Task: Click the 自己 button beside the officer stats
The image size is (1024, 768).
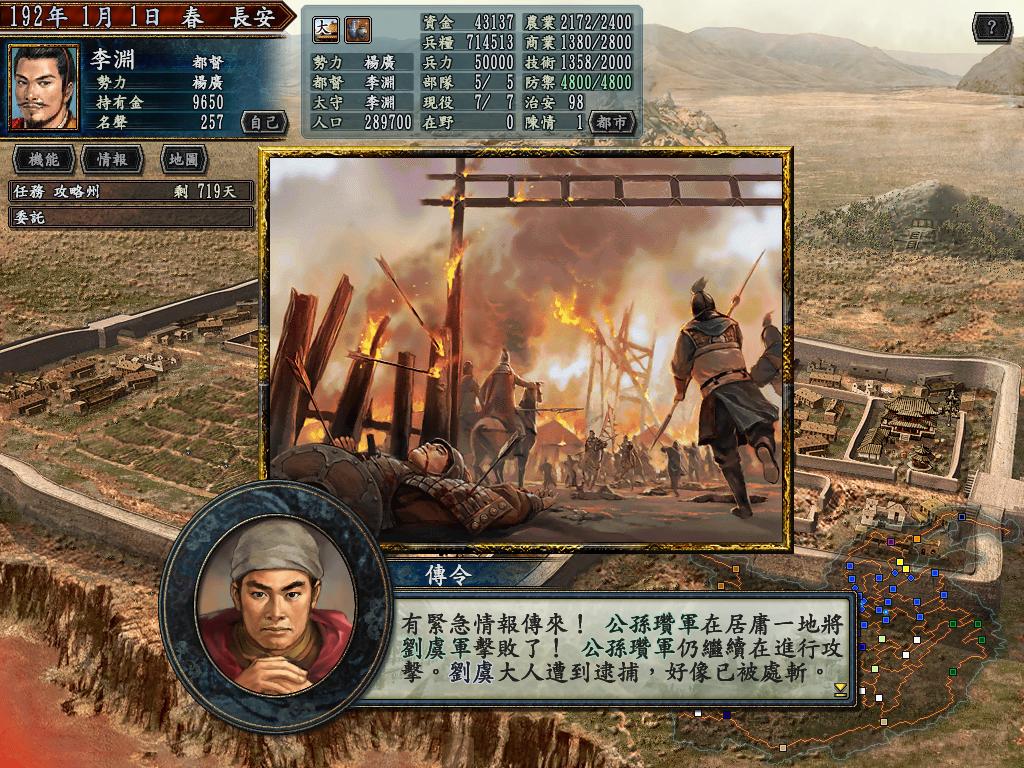Action: [x=265, y=122]
